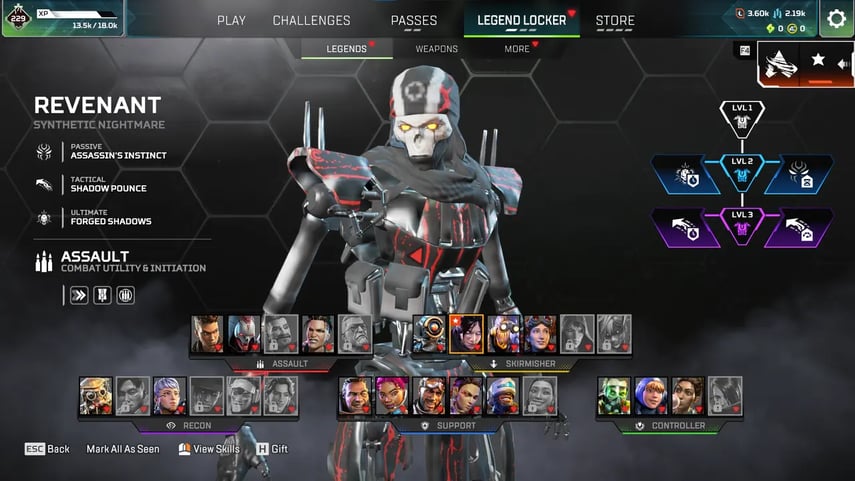This screenshot has width=855, height=481.
Task: Show the Forged Shadows ultimate ability
Action: [x=110, y=217]
